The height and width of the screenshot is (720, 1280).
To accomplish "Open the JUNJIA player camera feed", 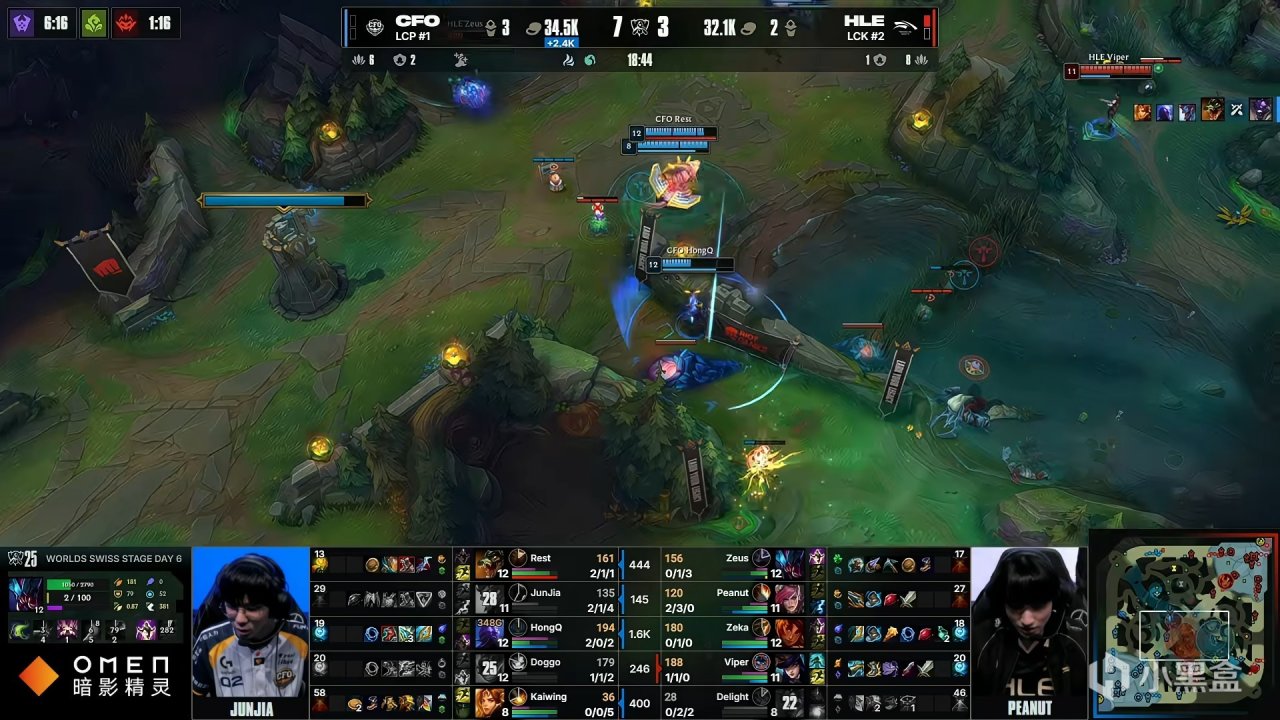I will click(250, 622).
